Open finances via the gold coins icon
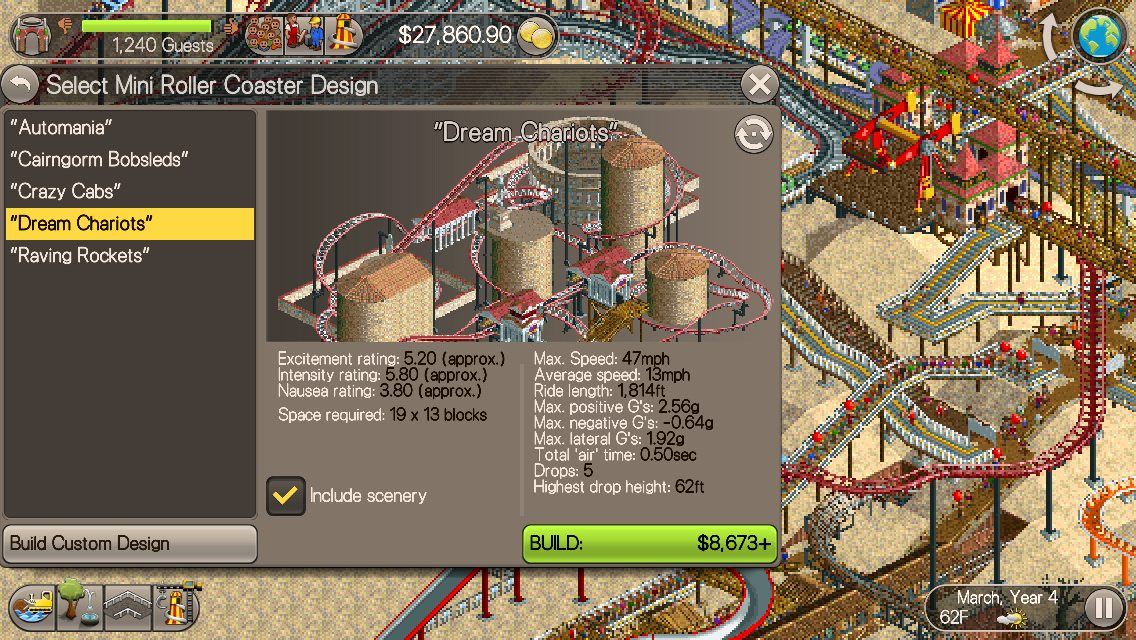The image size is (1136, 640). click(x=539, y=37)
